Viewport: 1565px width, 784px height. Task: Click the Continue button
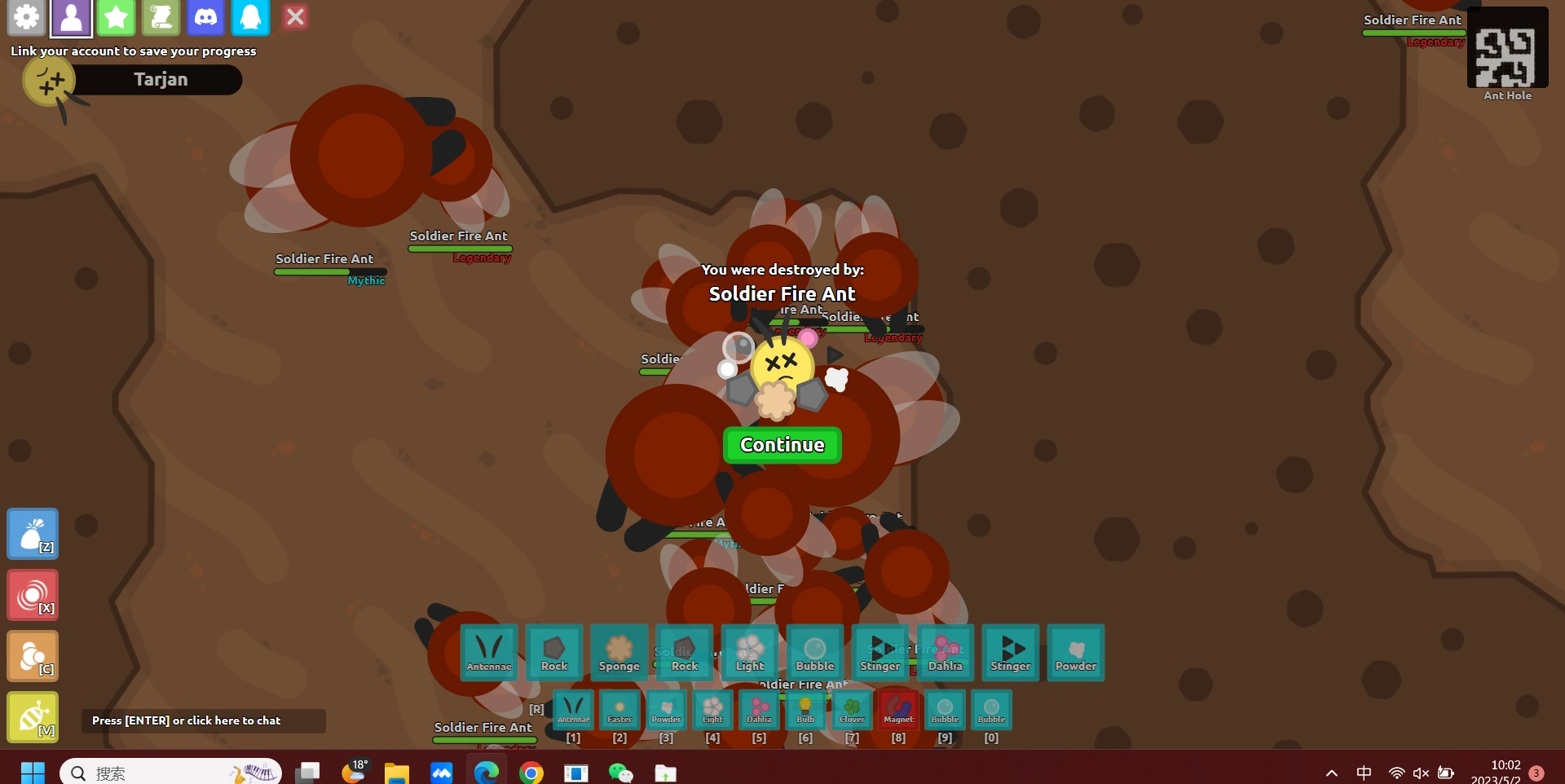point(782,445)
